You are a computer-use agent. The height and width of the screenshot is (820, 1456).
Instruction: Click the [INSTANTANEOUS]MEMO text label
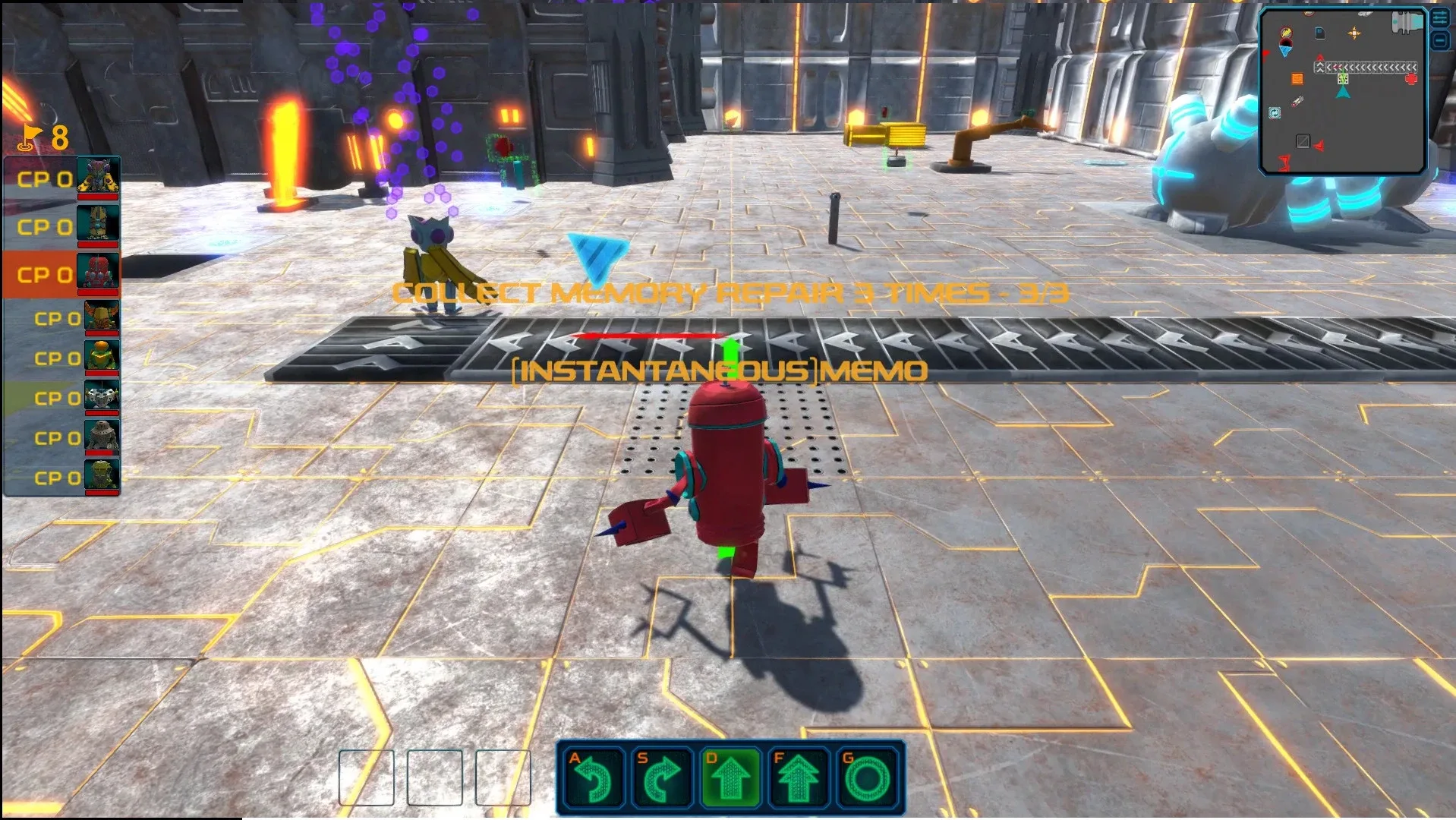pos(718,371)
